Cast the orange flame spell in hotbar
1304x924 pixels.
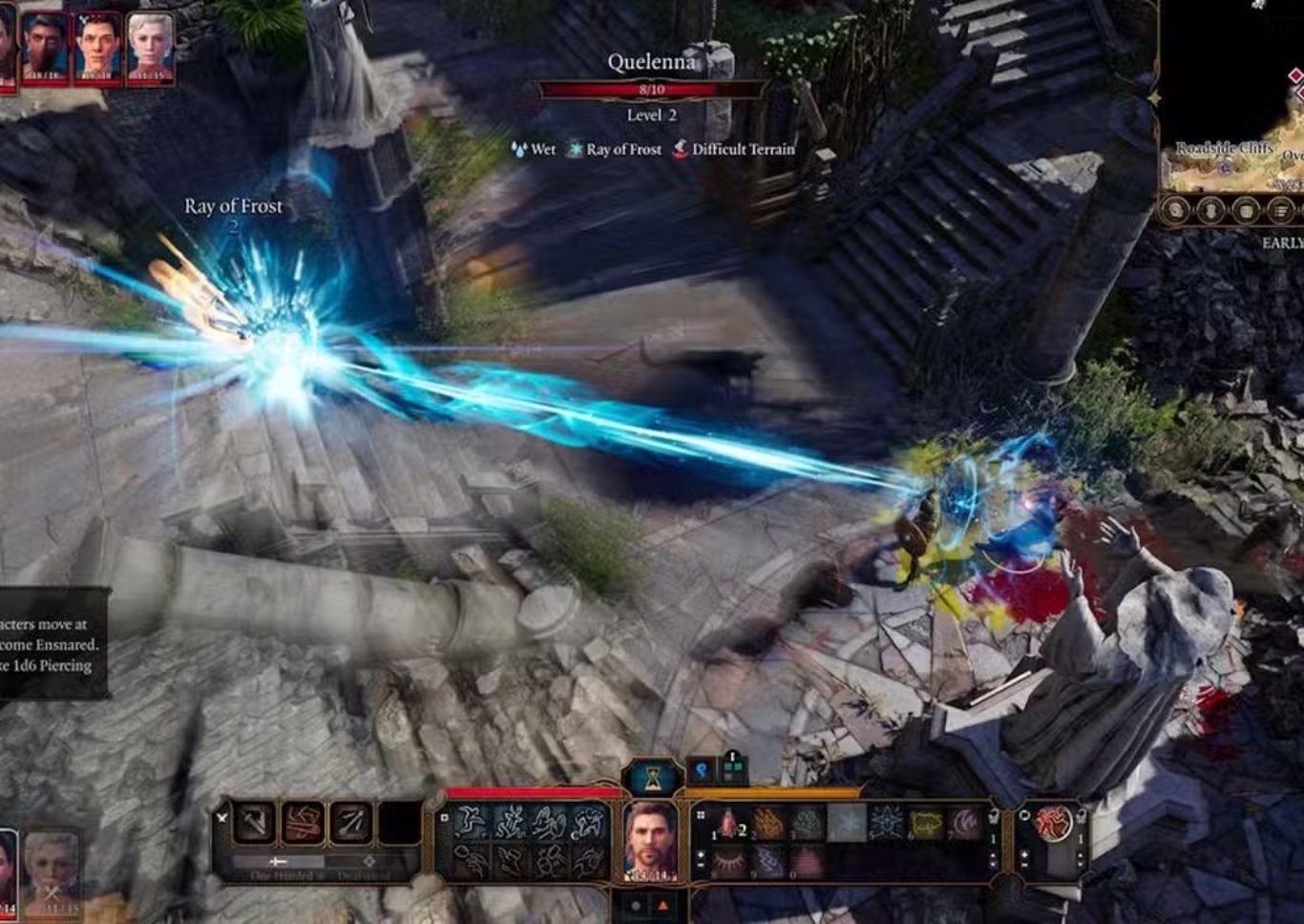tap(768, 823)
